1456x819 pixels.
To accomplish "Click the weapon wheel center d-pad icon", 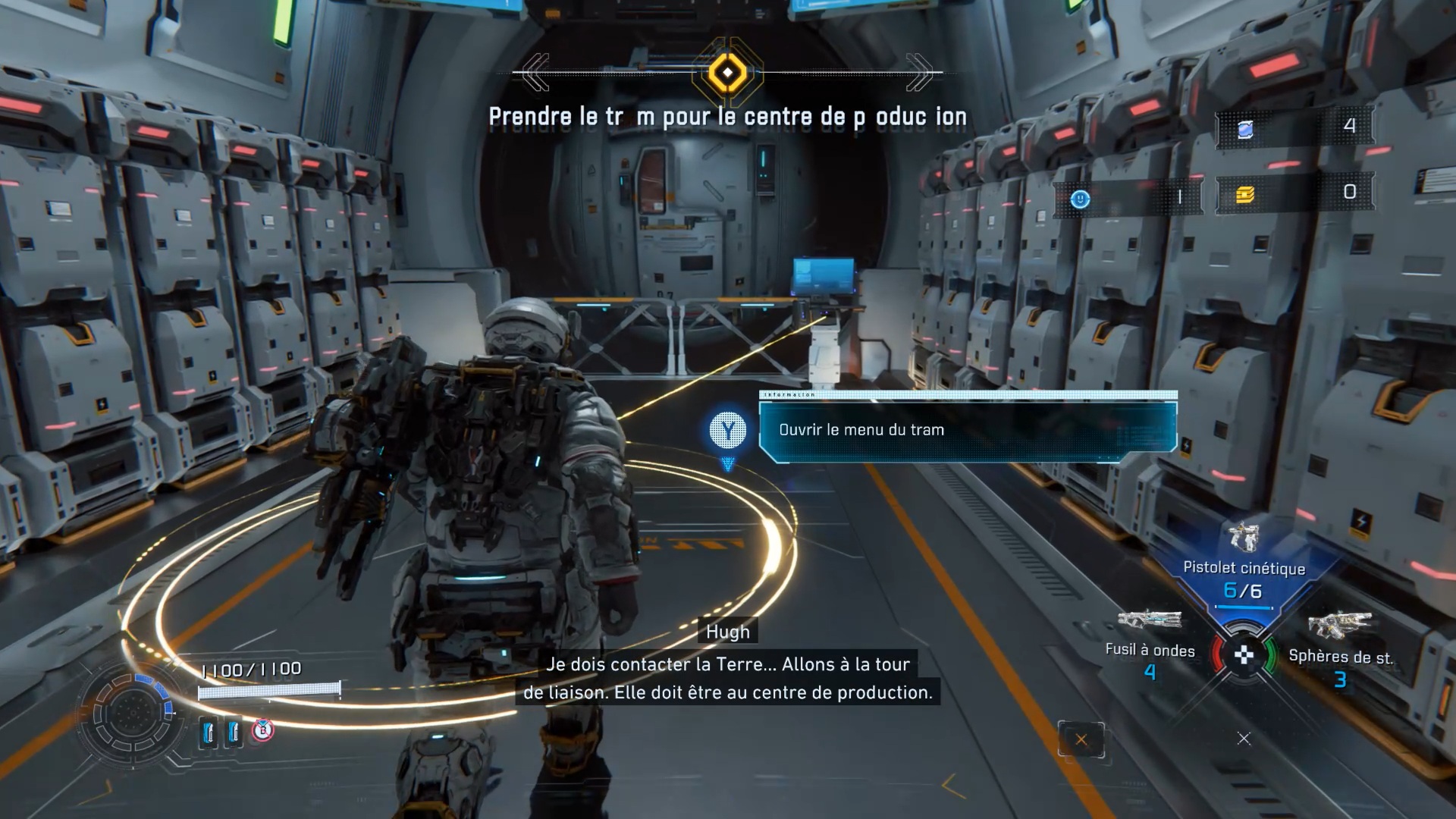I will (x=1244, y=655).
